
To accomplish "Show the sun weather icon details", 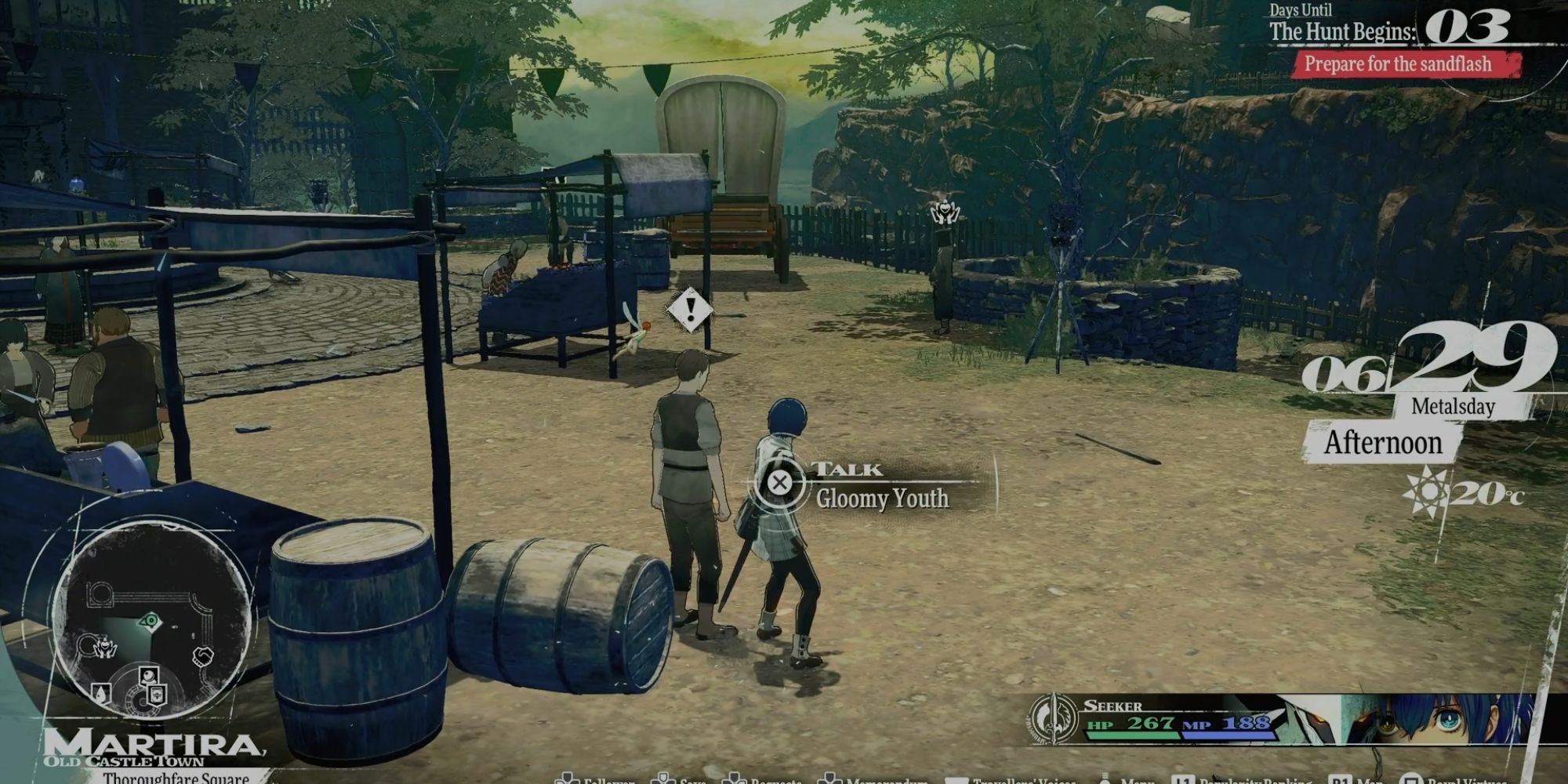I will pyautogui.click(x=1426, y=492).
